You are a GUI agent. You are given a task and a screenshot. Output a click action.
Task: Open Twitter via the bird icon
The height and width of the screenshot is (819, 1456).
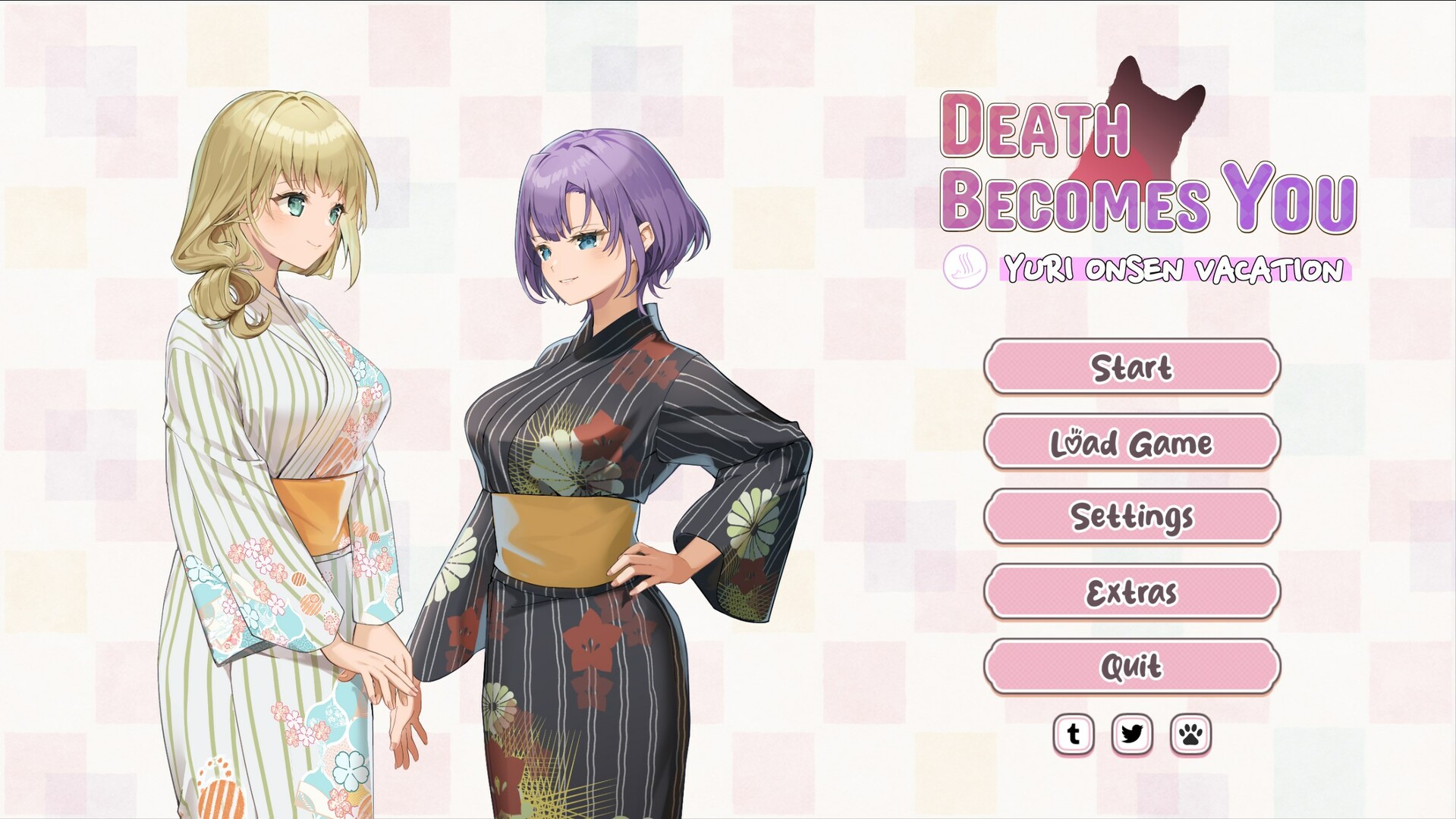tap(1131, 734)
